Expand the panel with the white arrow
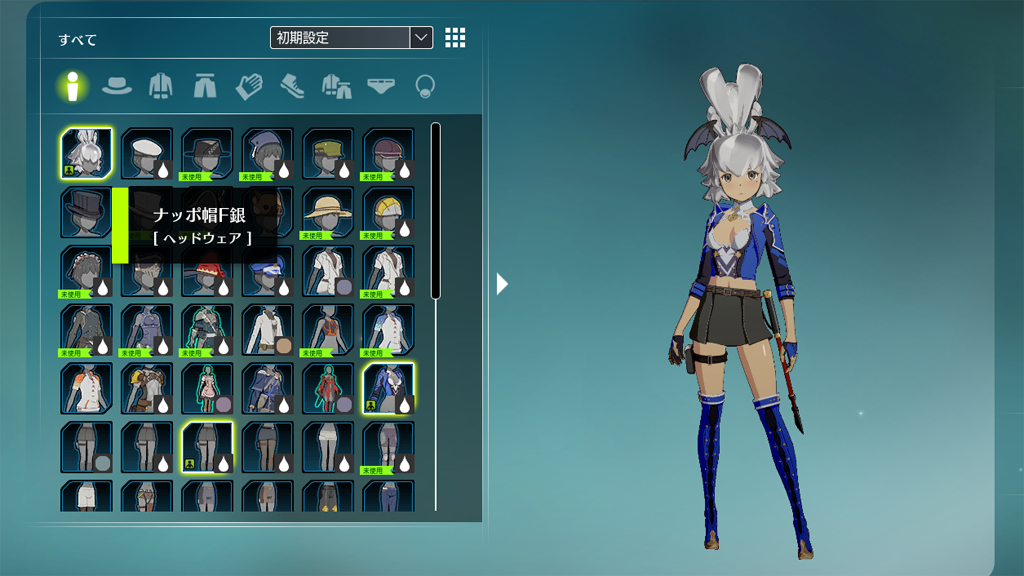 pyautogui.click(x=502, y=284)
